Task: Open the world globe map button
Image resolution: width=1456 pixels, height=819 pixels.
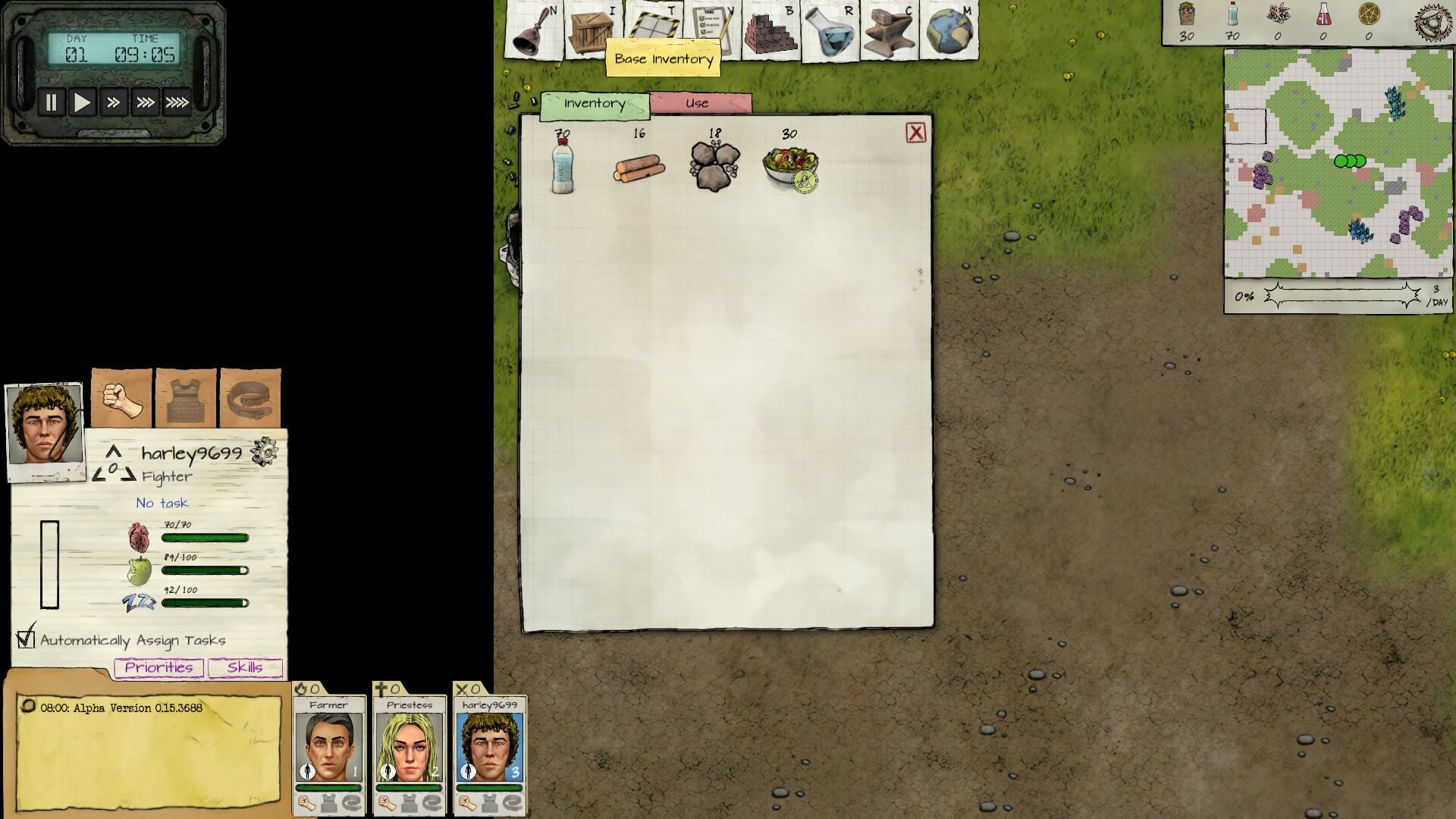Action: pyautogui.click(x=949, y=30)
